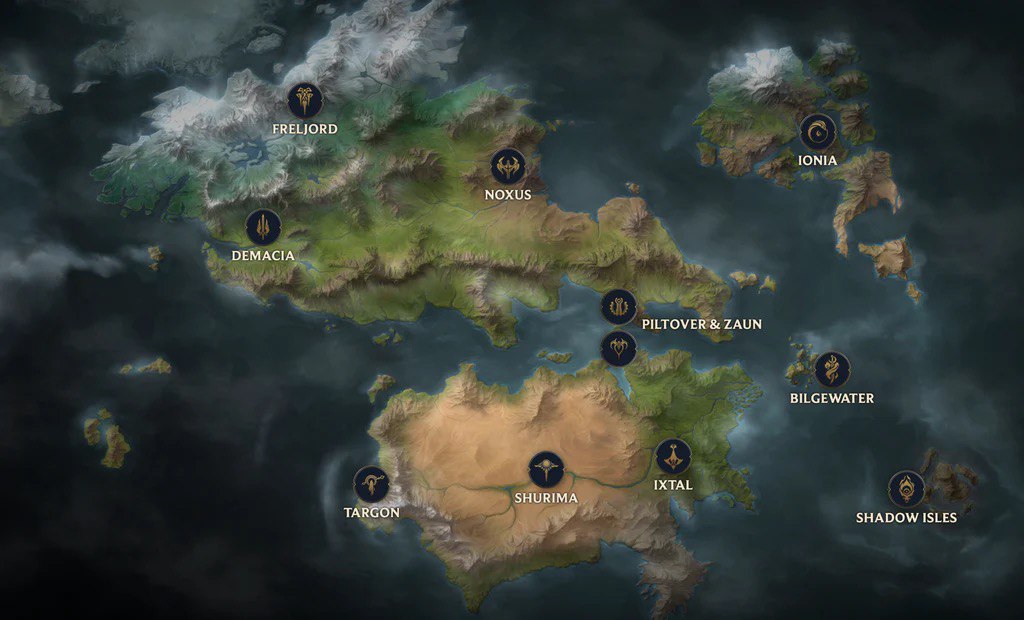Open the Noxus region marker
1024x620 pixels.
point(507,166)
